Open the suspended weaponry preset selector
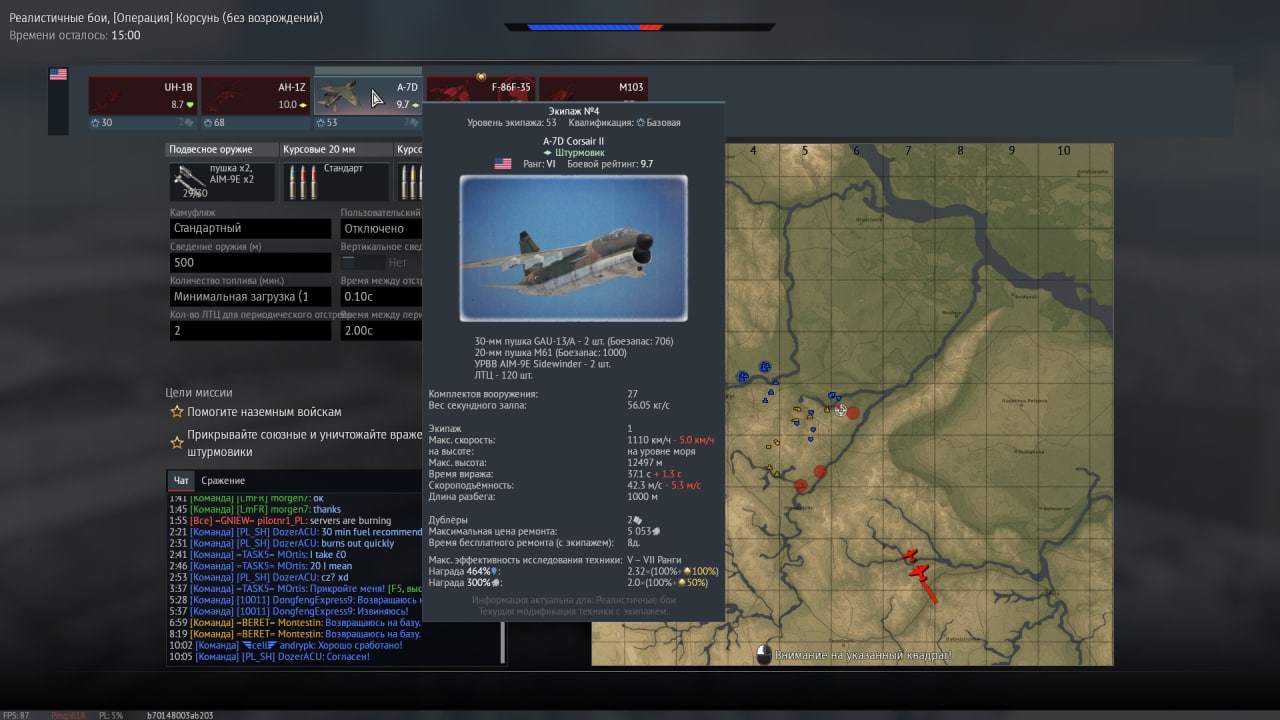Image resolution: width=1280 pixels, height=720 pixels. (222, 183)
